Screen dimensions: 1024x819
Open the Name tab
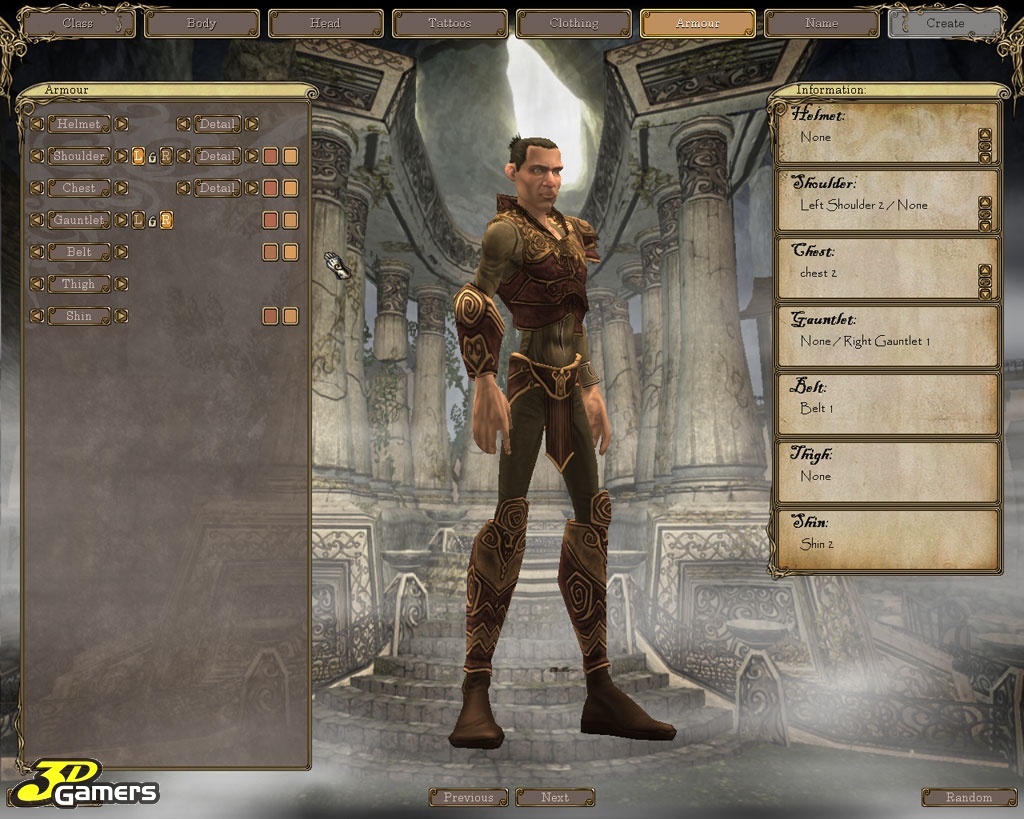coord(822,23)
